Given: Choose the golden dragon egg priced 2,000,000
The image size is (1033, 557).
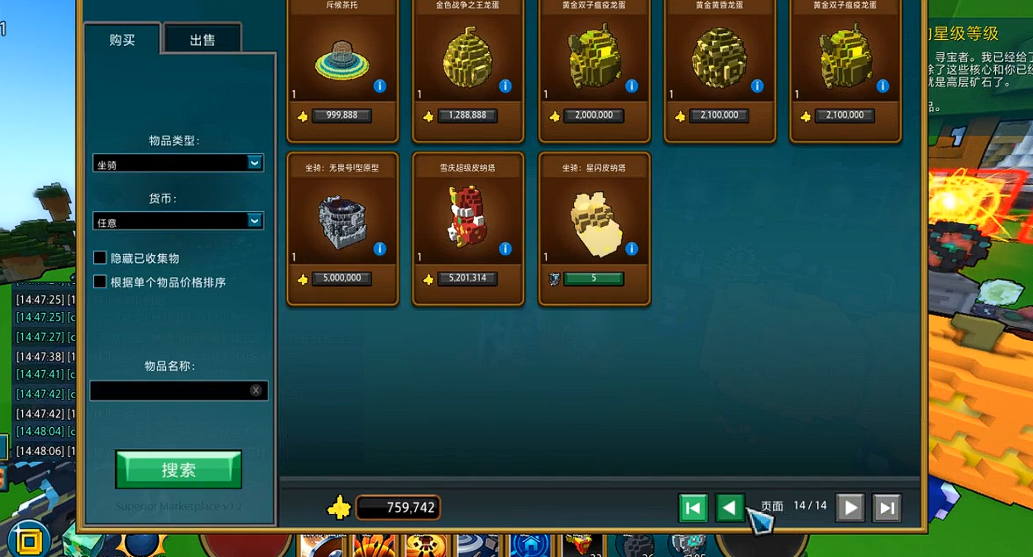Looking at the screenshot, I should pos(594,62).
